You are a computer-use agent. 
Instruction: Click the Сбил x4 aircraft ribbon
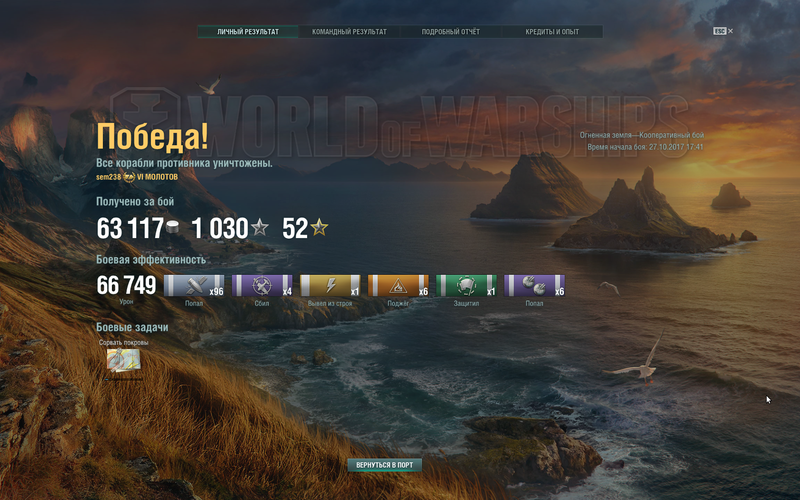[x=262, y=286]
